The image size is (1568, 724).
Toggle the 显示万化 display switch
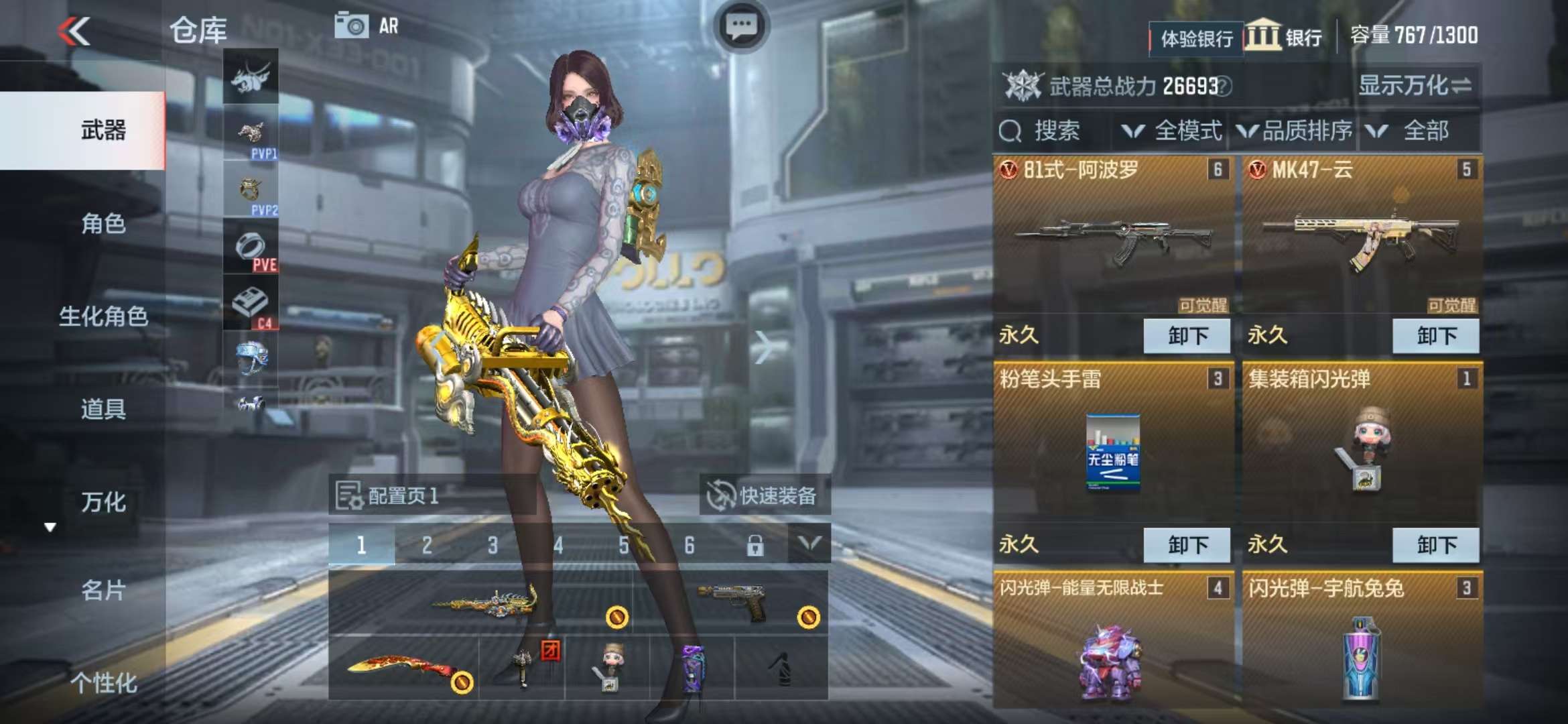tap(1415, 85)
